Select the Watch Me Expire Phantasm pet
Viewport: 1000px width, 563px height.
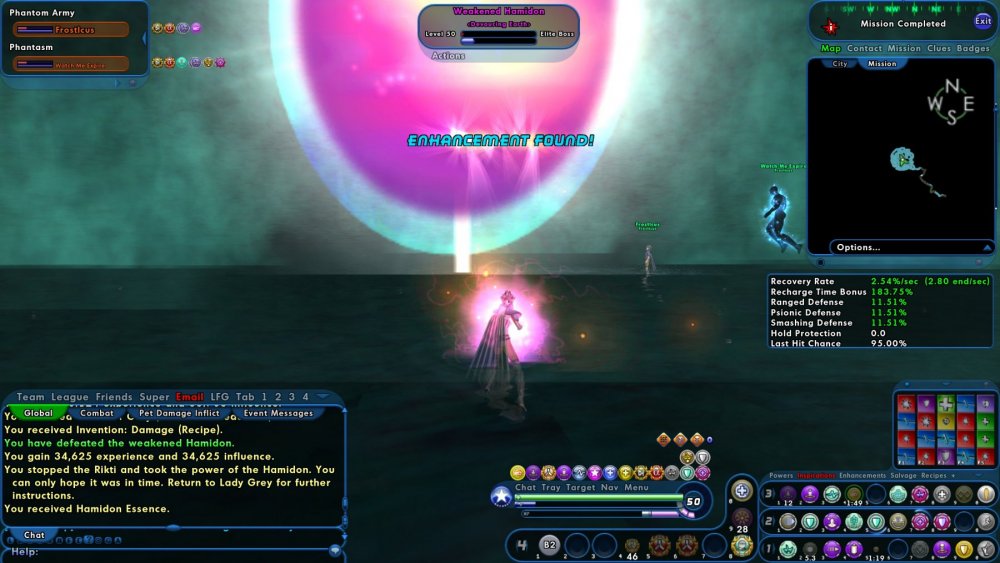[x=71, y=65]
